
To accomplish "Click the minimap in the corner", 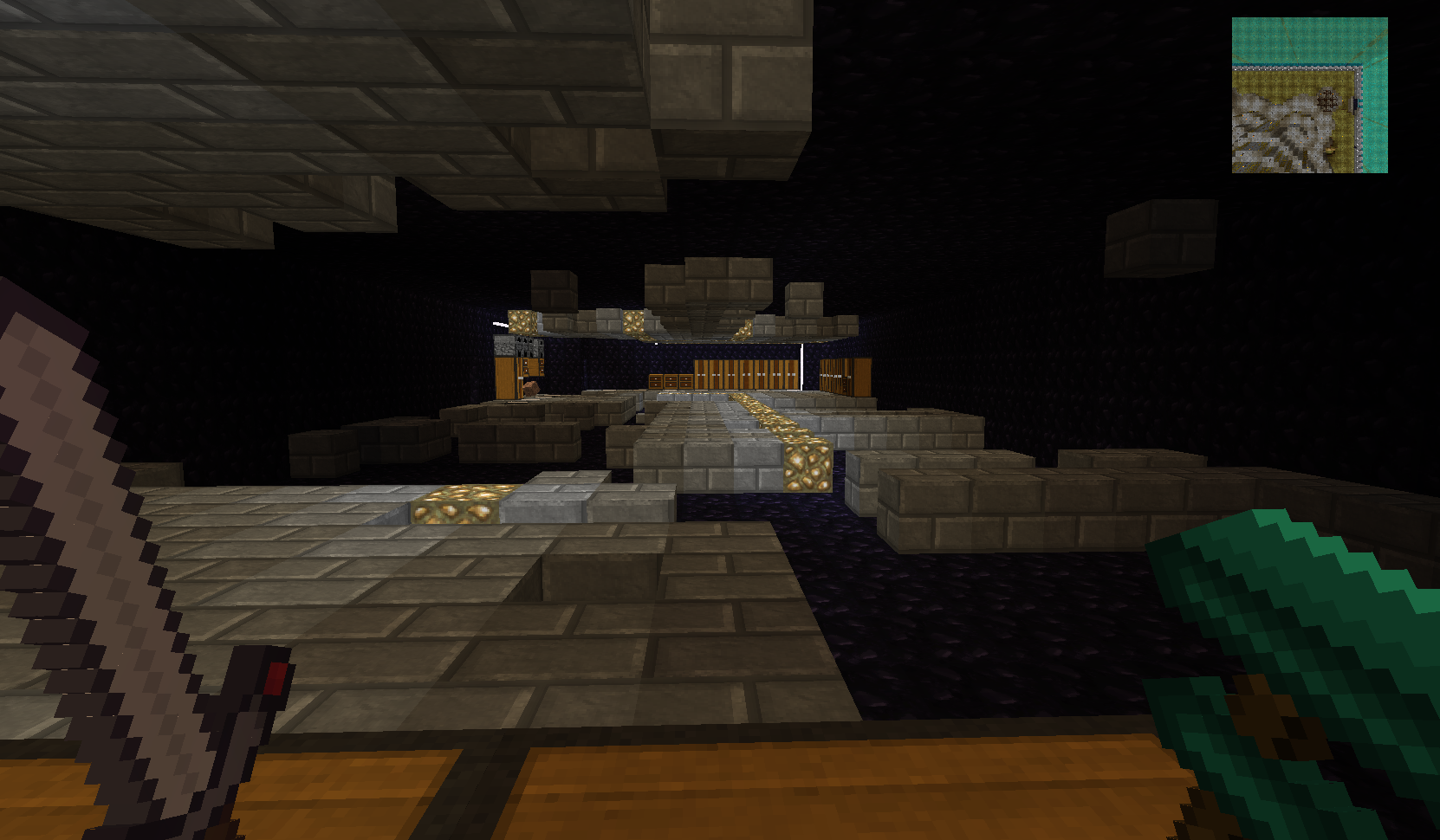I will coord(1309,95).
